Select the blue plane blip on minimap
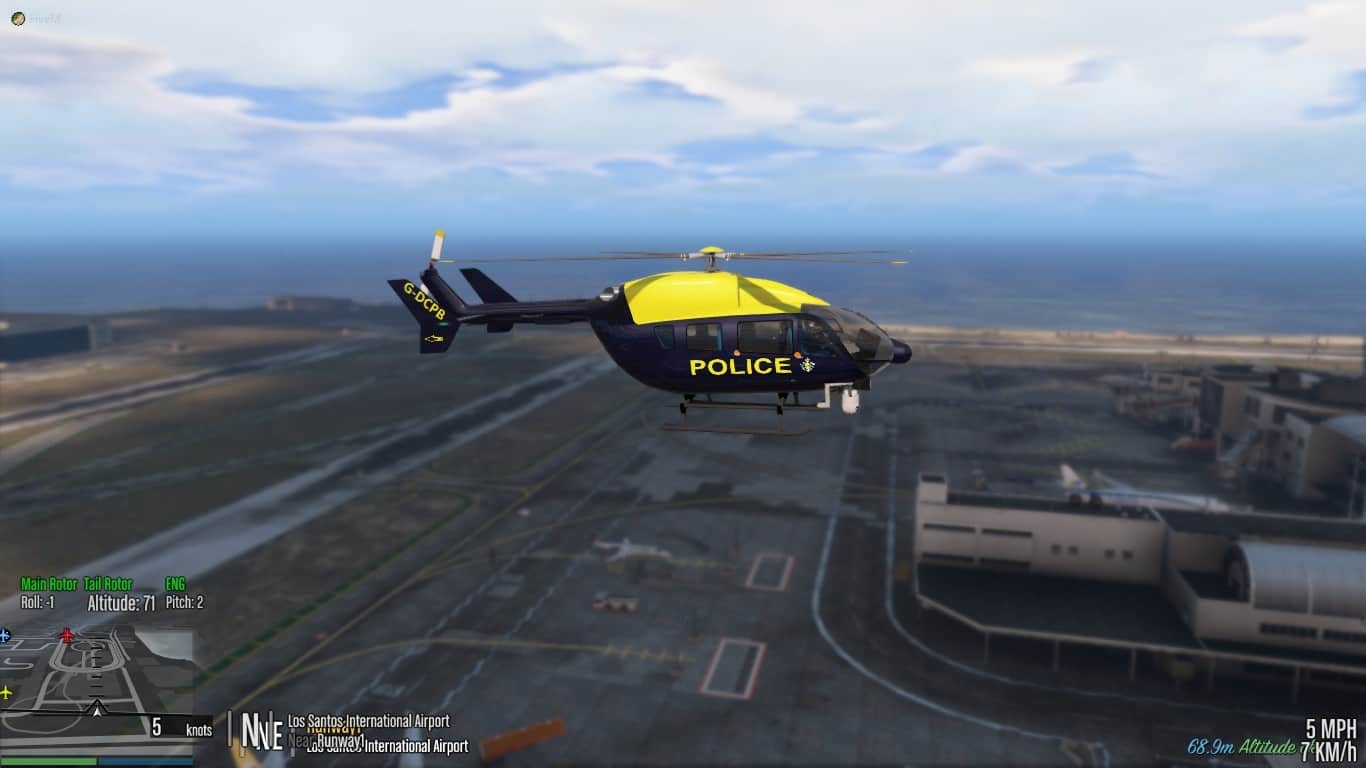Image resolution: width=1366 pixels, height=768 pixels. point(5,635)
